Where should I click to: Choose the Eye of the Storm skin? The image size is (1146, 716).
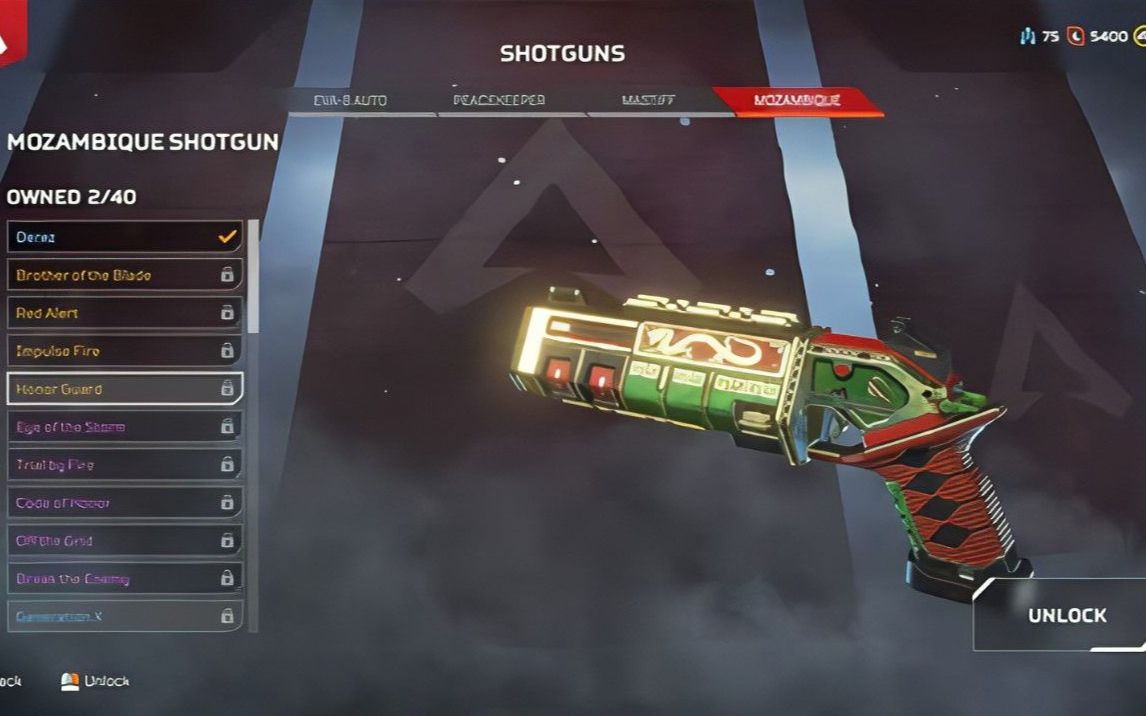(x=125, y=427)
